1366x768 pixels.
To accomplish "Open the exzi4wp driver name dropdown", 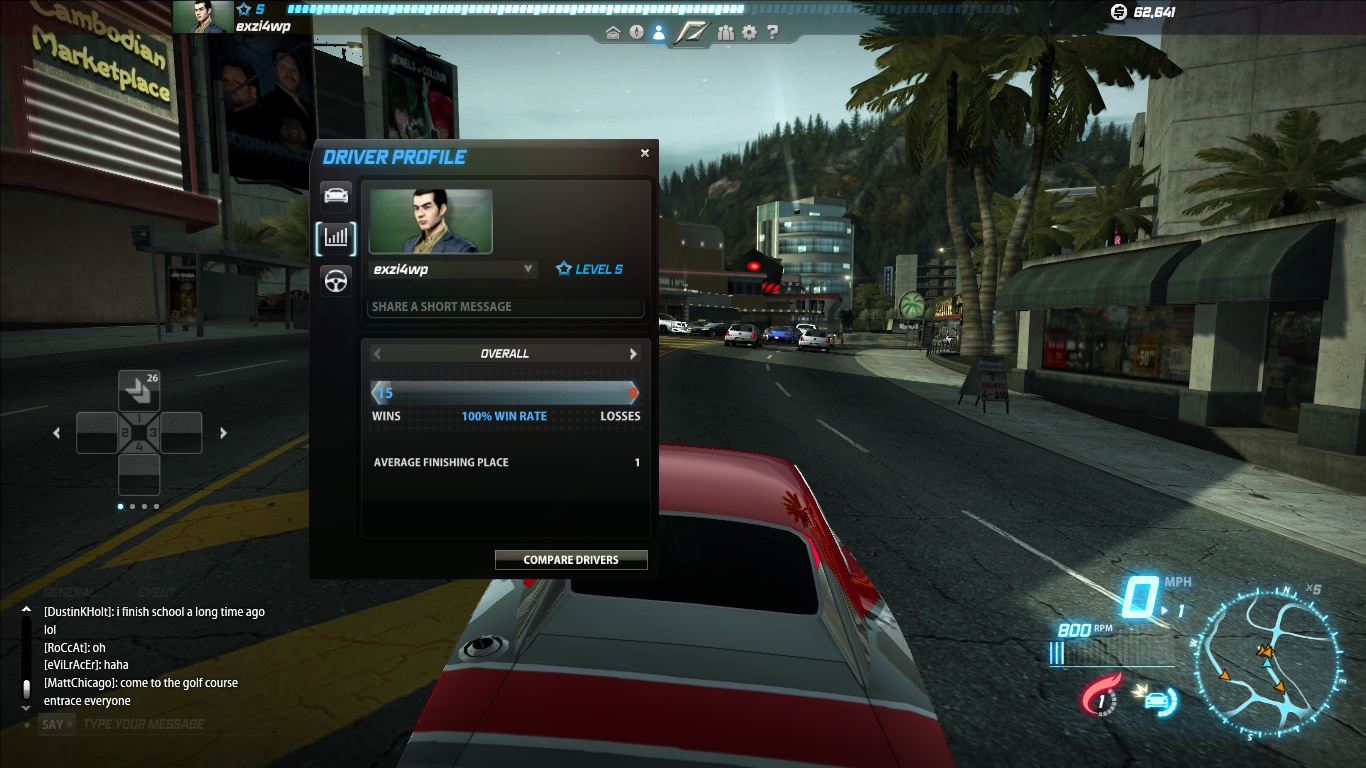I will coord(527,269).
